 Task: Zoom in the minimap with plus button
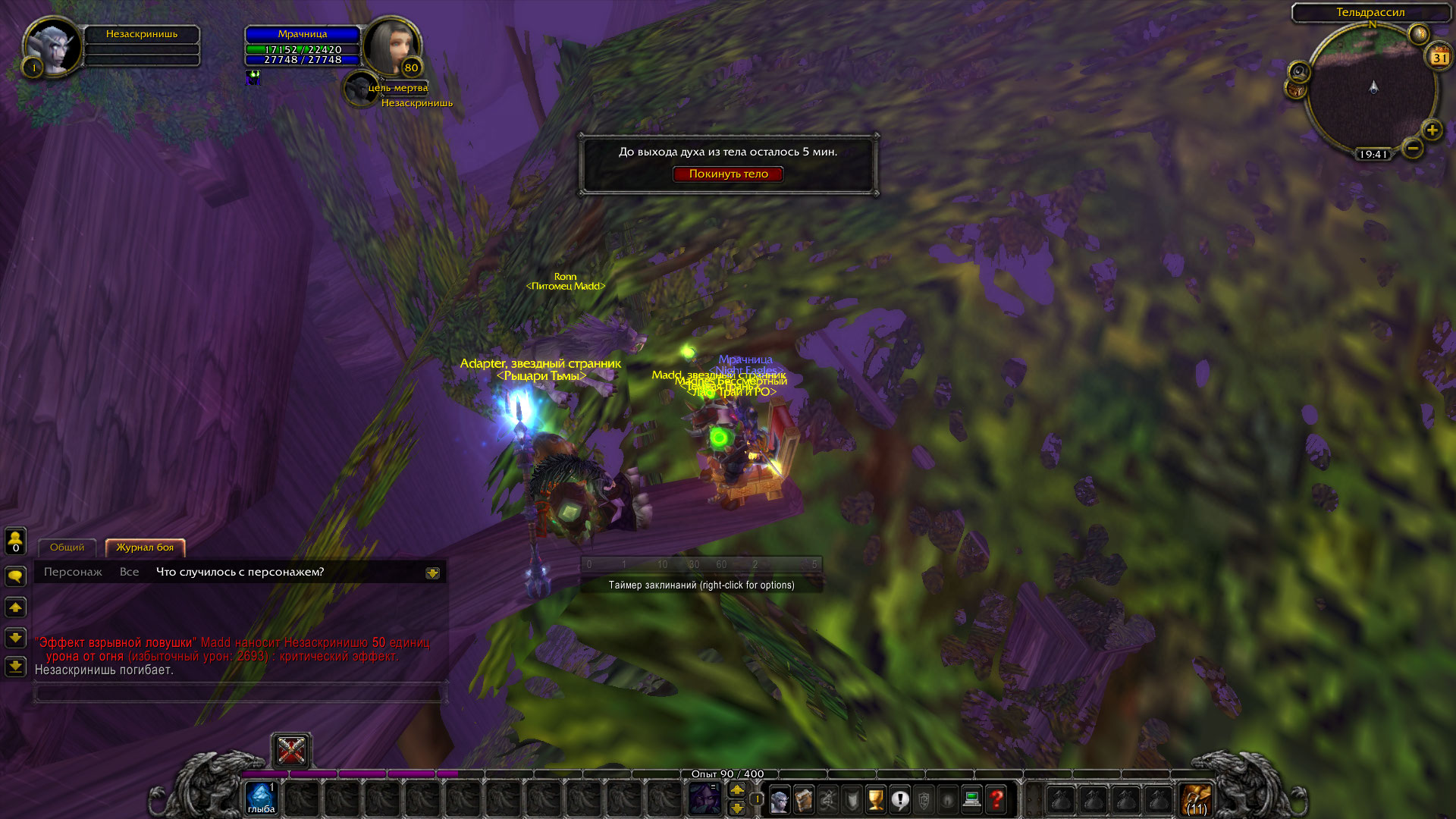point(1432,130)
